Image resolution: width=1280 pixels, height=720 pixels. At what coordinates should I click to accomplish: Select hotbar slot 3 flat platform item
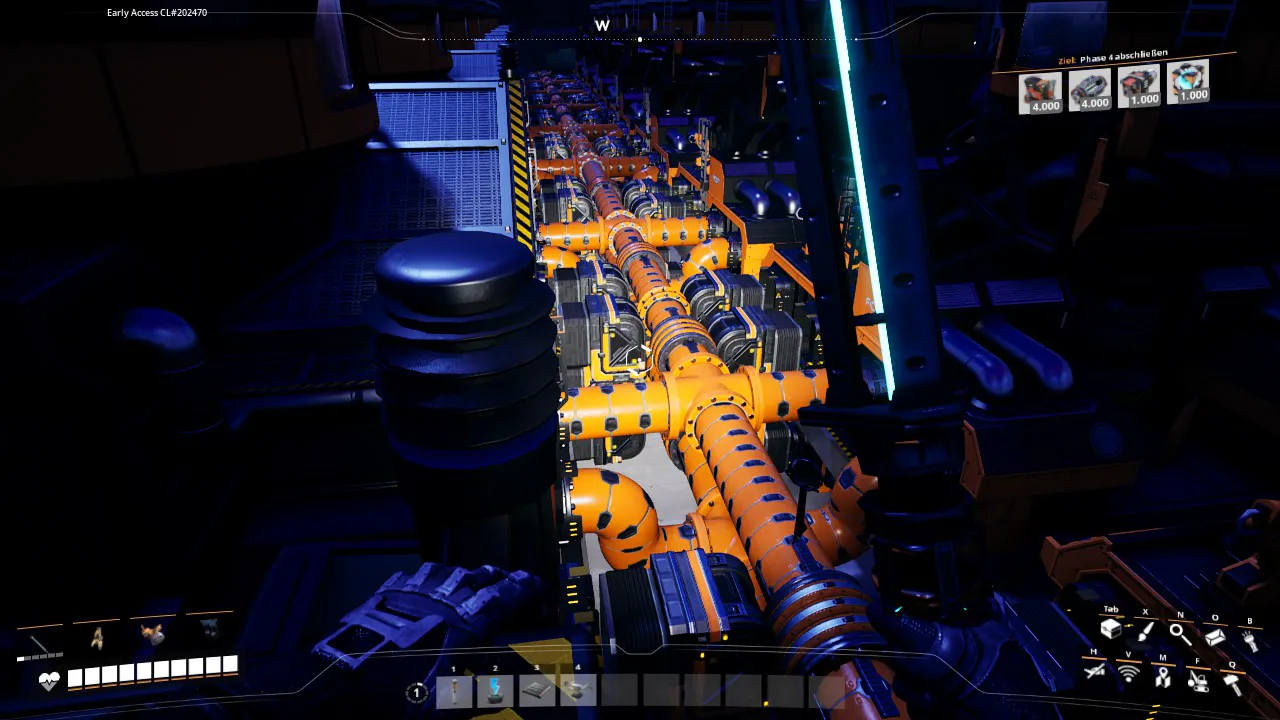pos(537,690)
